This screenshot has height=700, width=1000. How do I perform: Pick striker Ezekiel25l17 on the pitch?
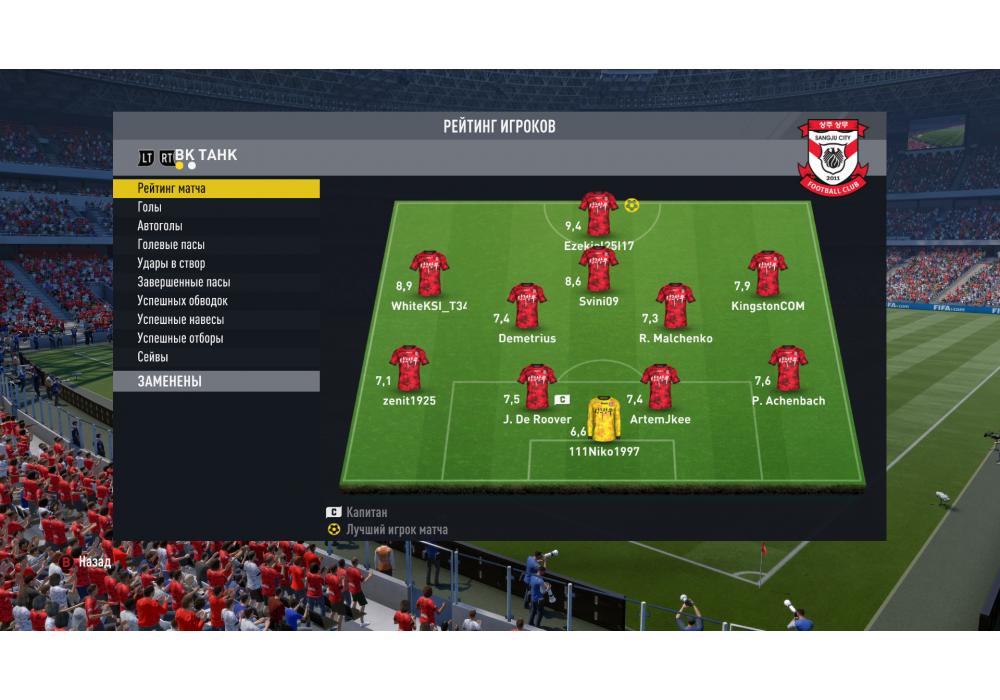(x=599, y=214)
